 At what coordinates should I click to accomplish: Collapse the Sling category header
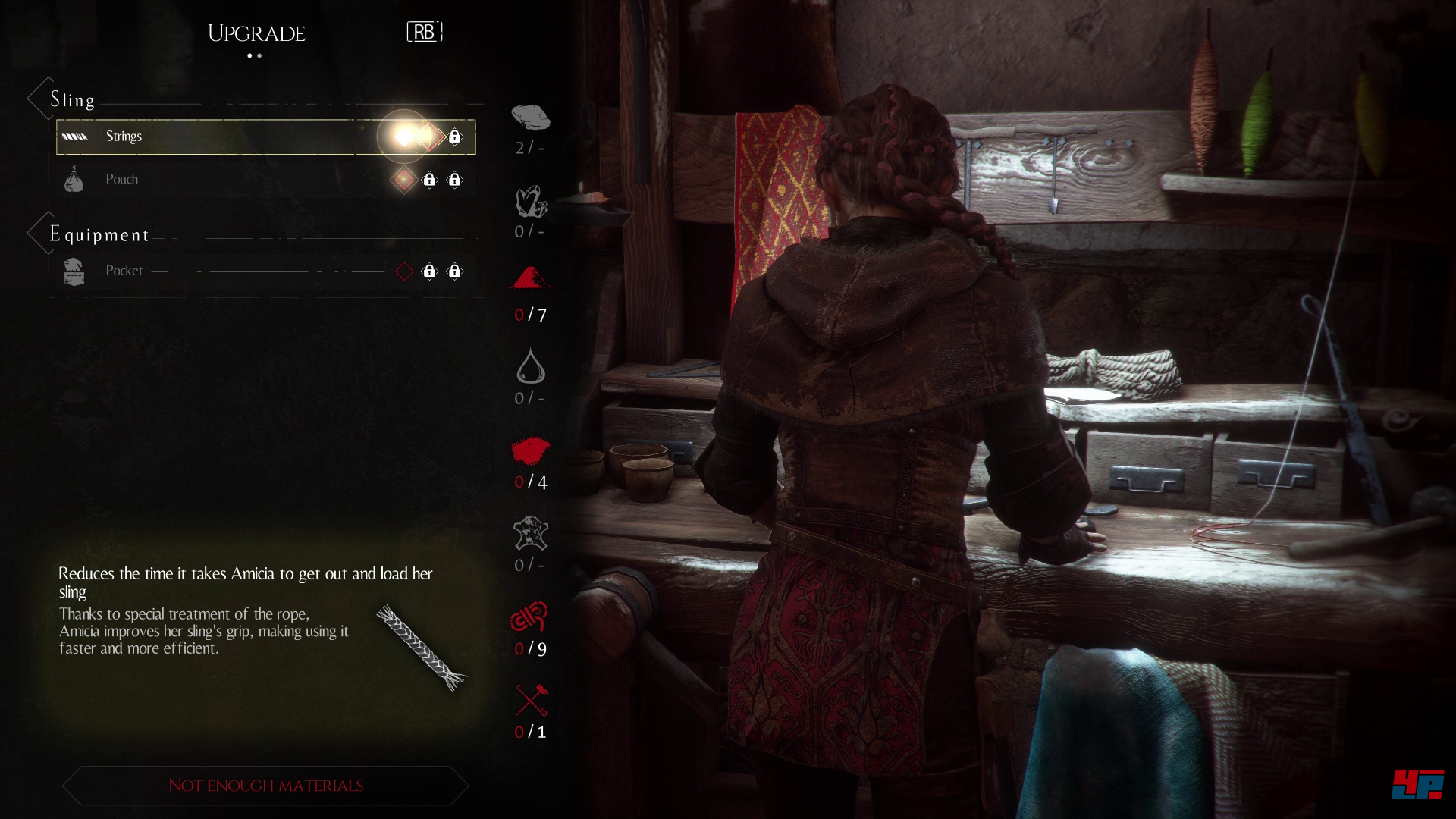72,99
